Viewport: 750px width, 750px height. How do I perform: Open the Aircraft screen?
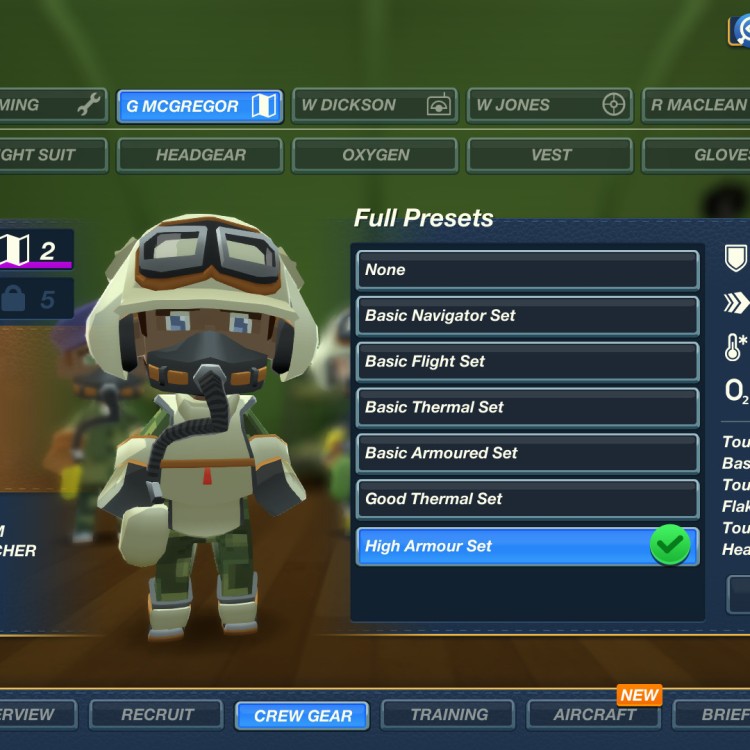coord(595,715)
